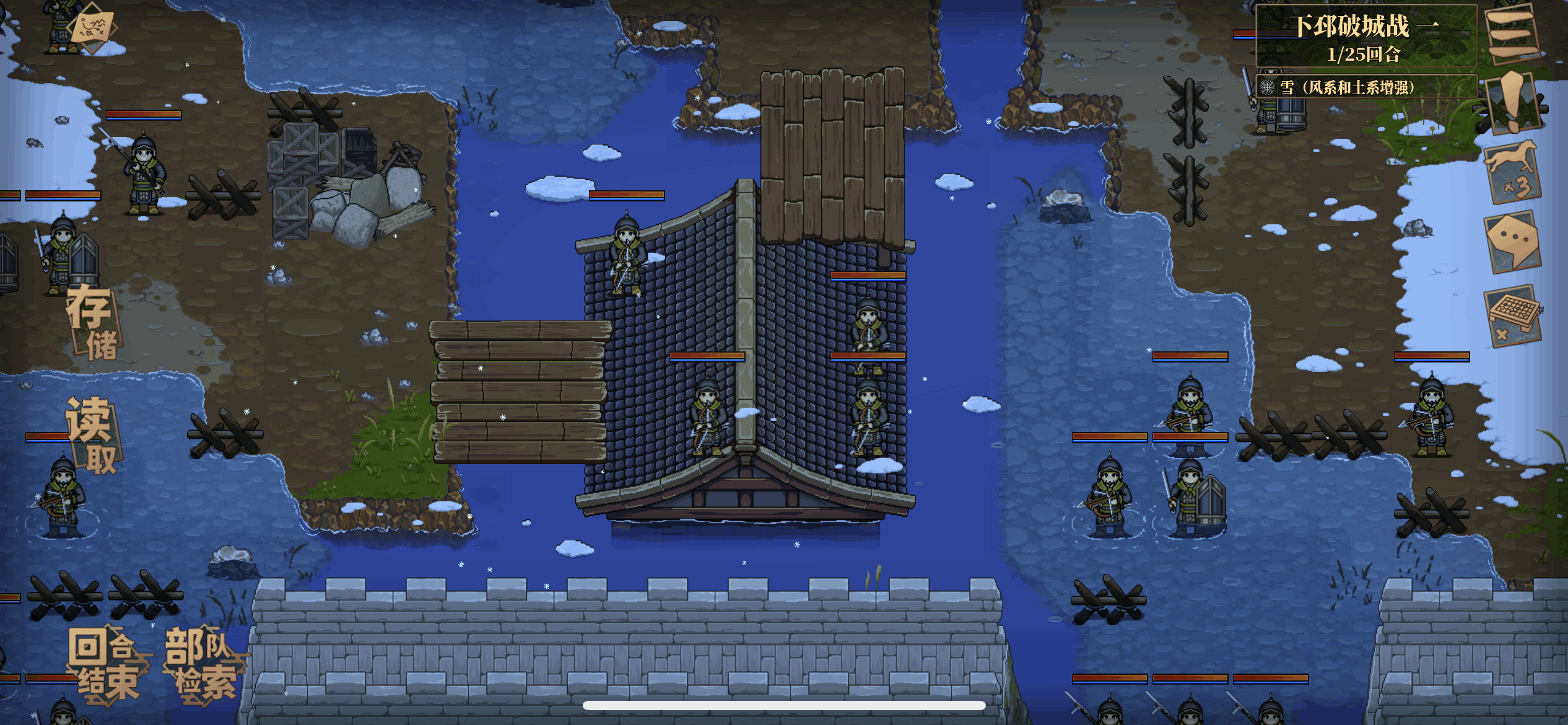
Task: Tap the snow weather info bar
Action: coord(1365,87)
